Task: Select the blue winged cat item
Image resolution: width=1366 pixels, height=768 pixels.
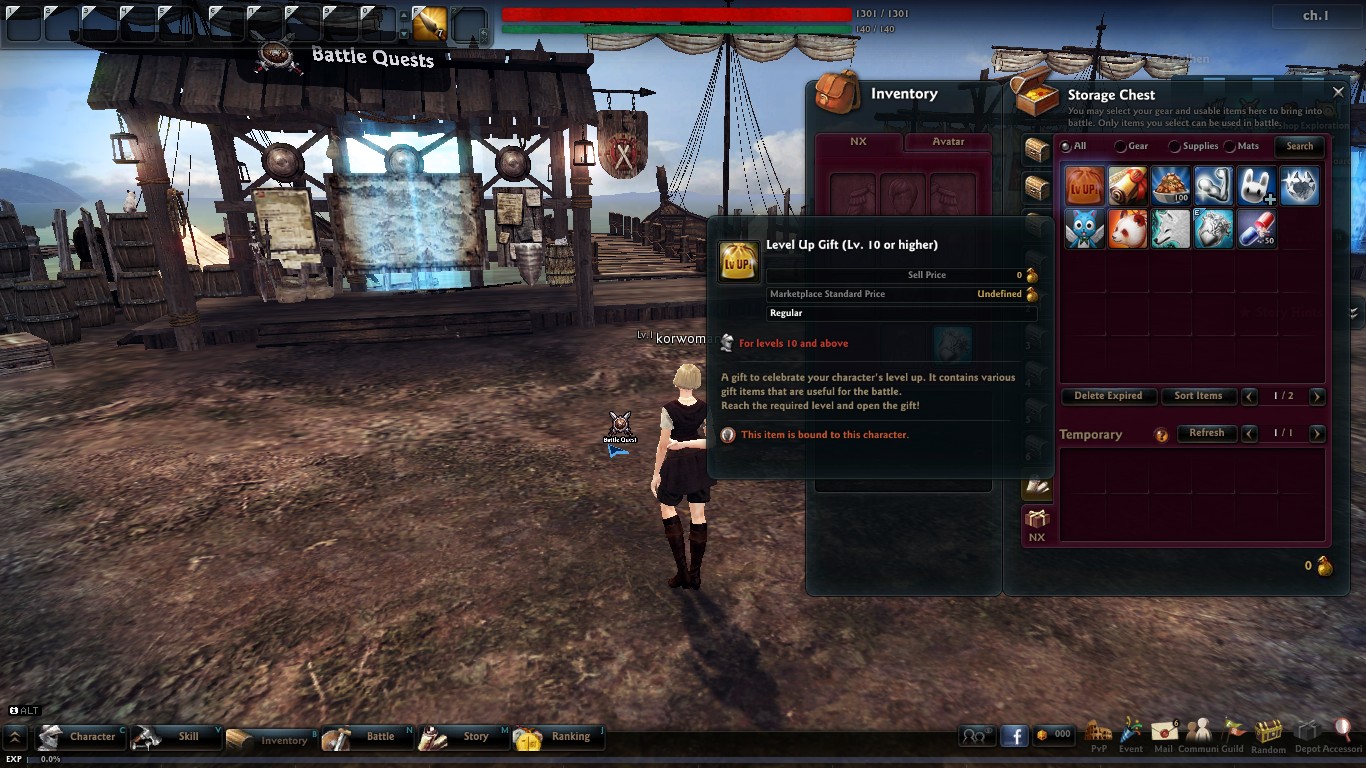Action: pyautogui.click(x=1084, y=229)
